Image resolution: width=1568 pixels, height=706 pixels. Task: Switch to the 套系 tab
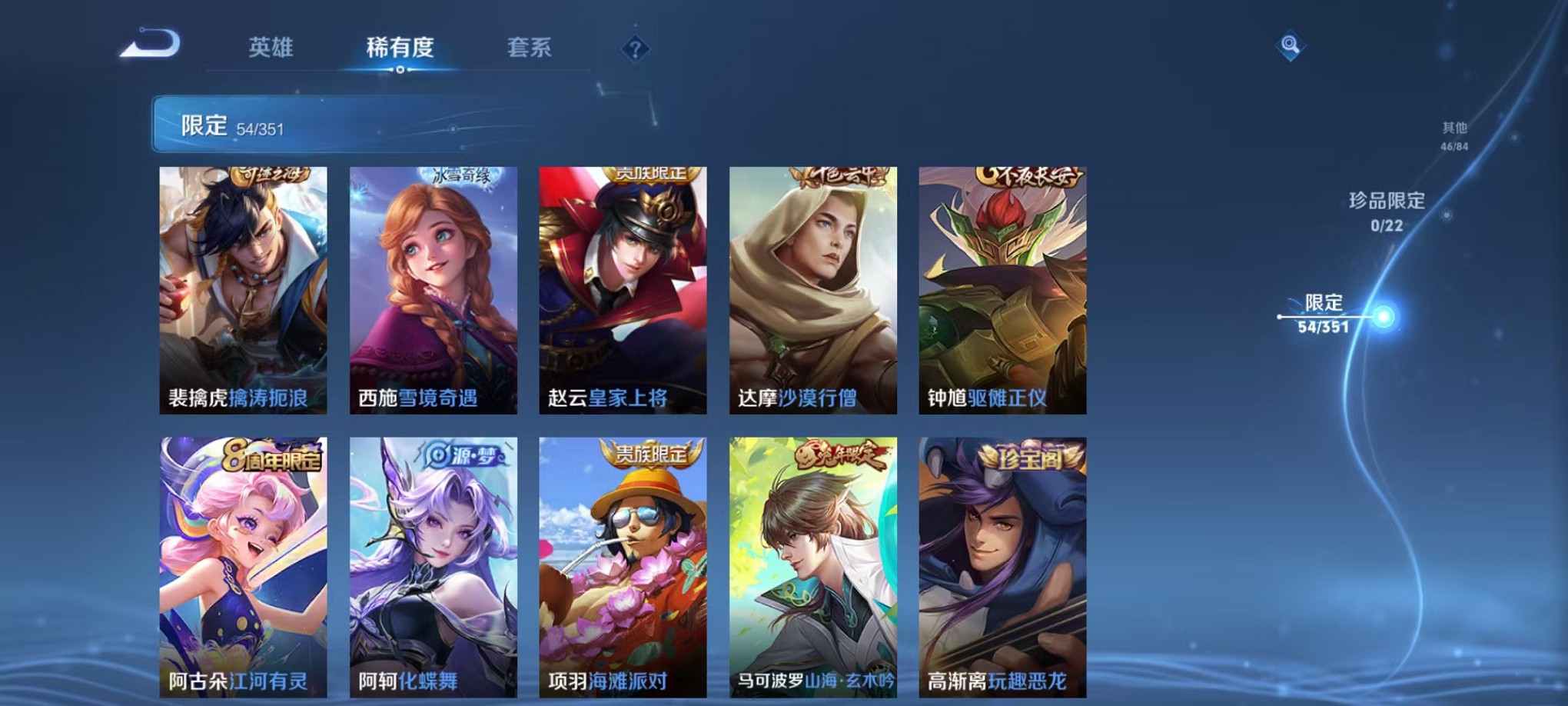coord(530,48)
